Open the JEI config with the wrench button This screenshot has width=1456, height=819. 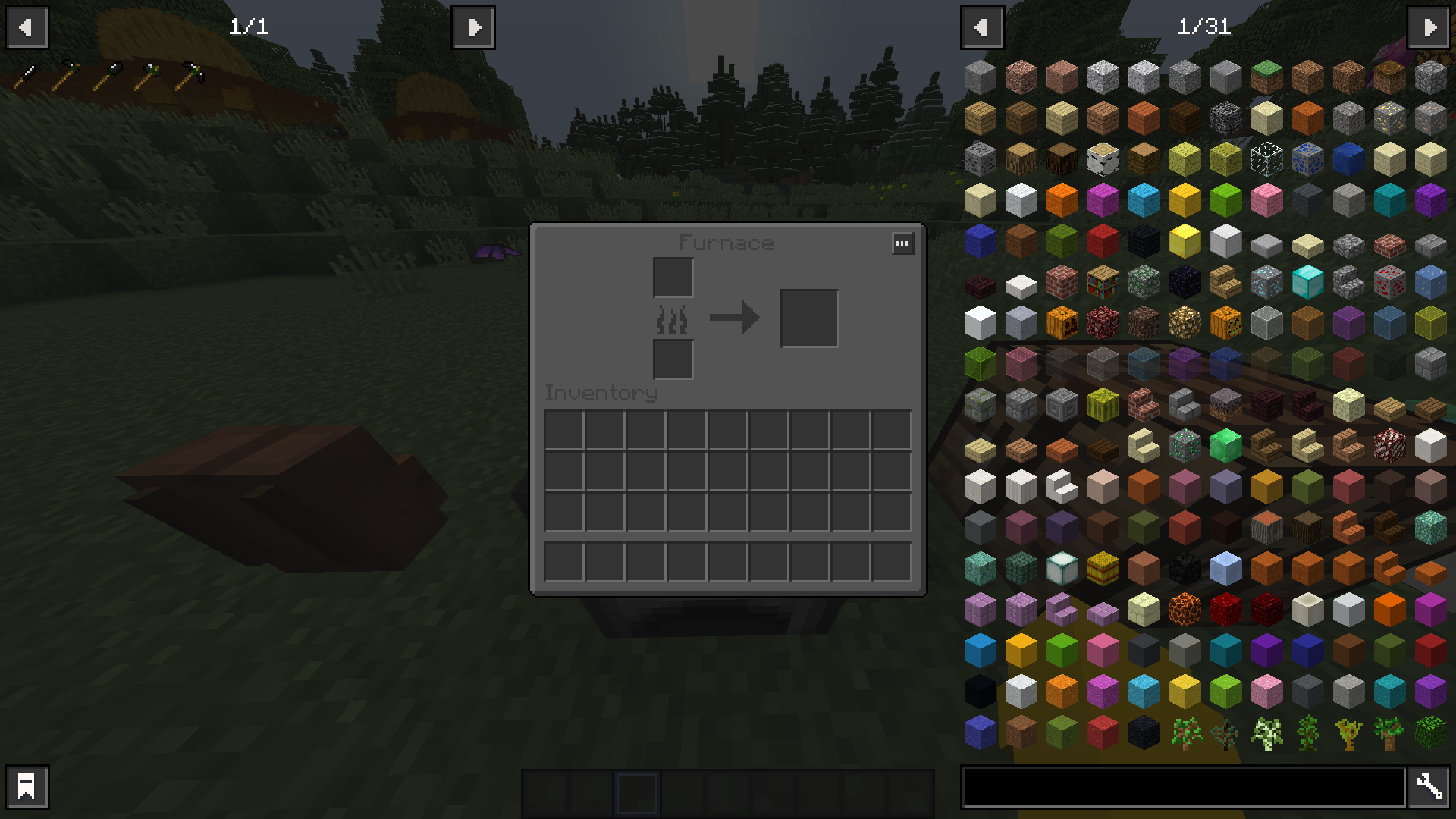pos(1429,787)
